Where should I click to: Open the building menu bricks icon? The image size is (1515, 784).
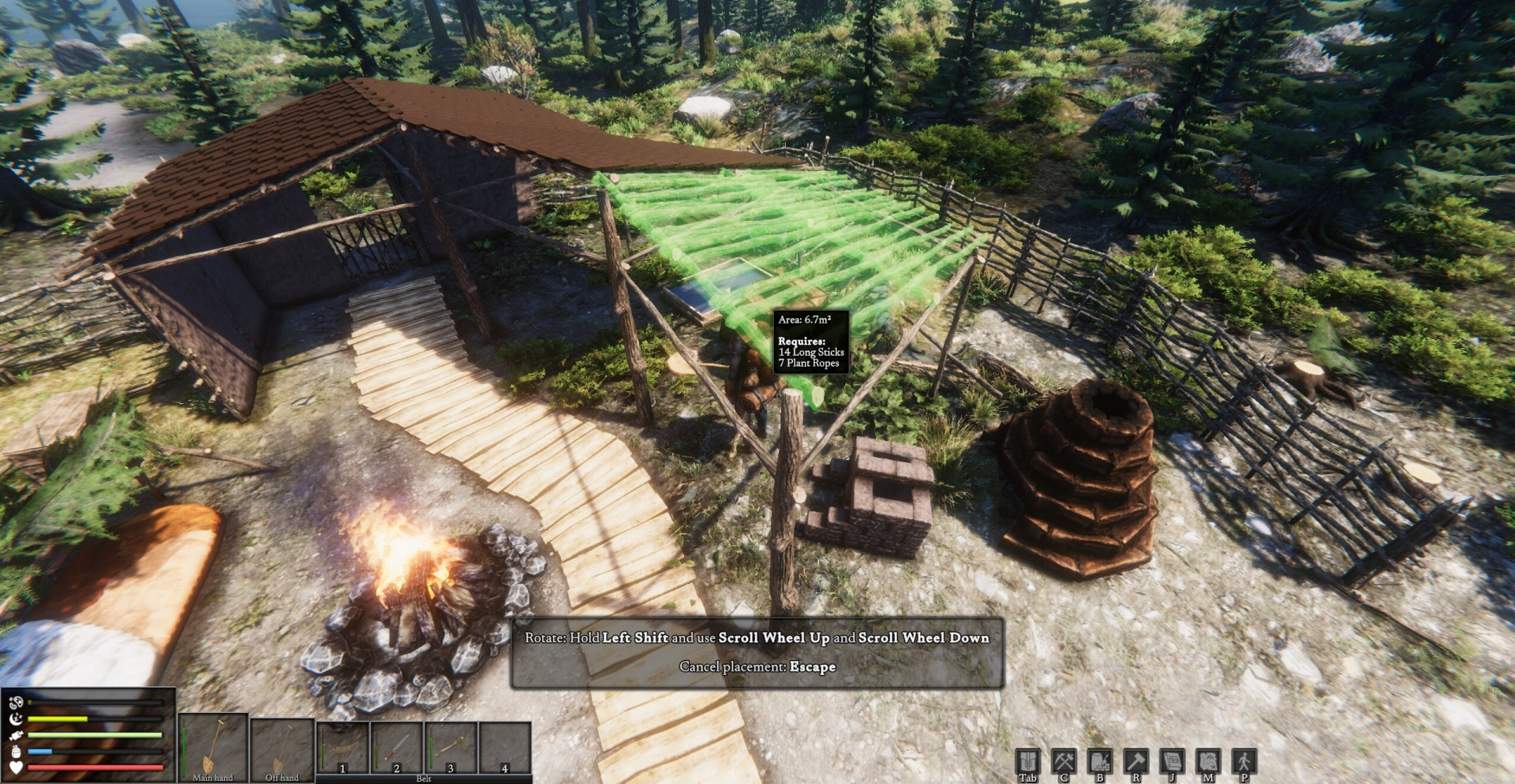(1100, 762)
